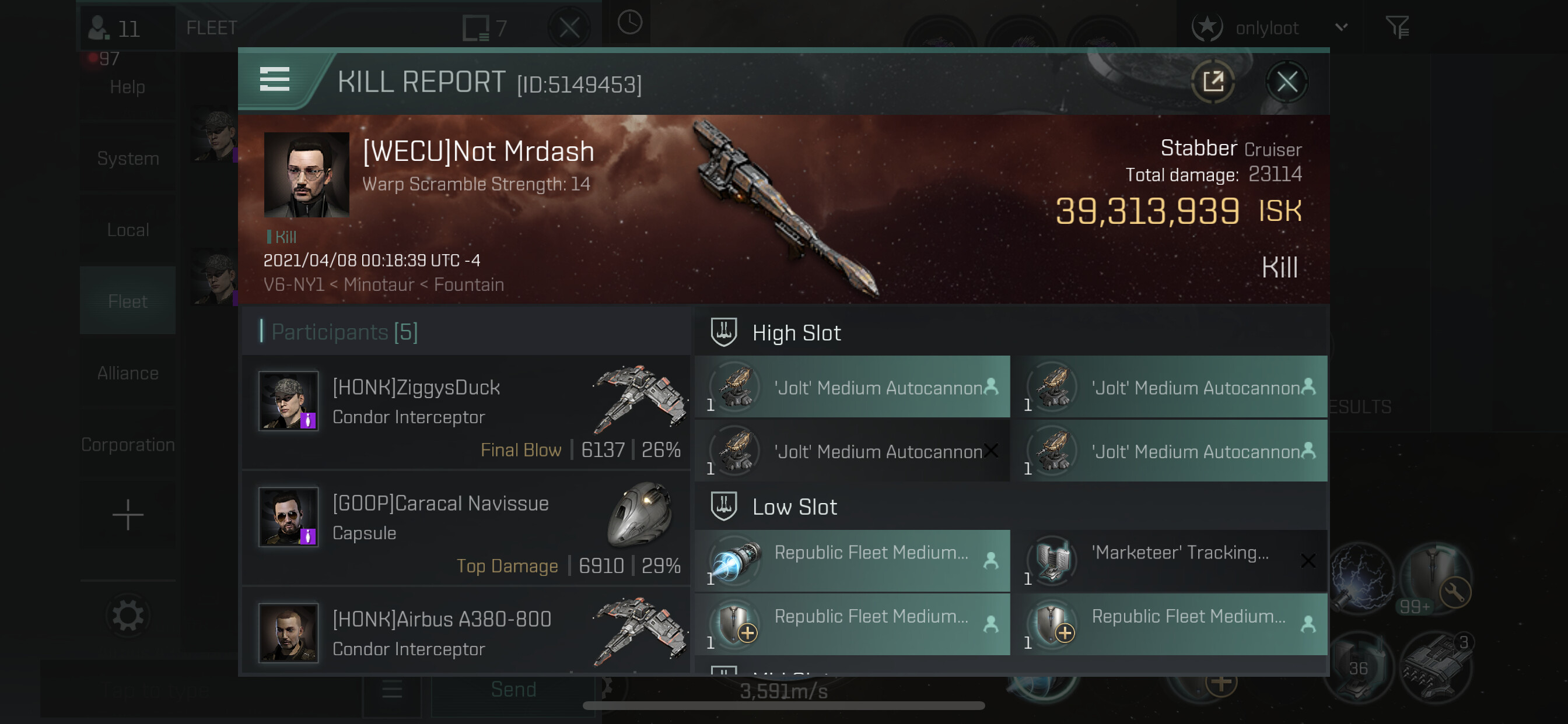
Task: Switch to the Corporation chat channel
Action: click(128, 445)
